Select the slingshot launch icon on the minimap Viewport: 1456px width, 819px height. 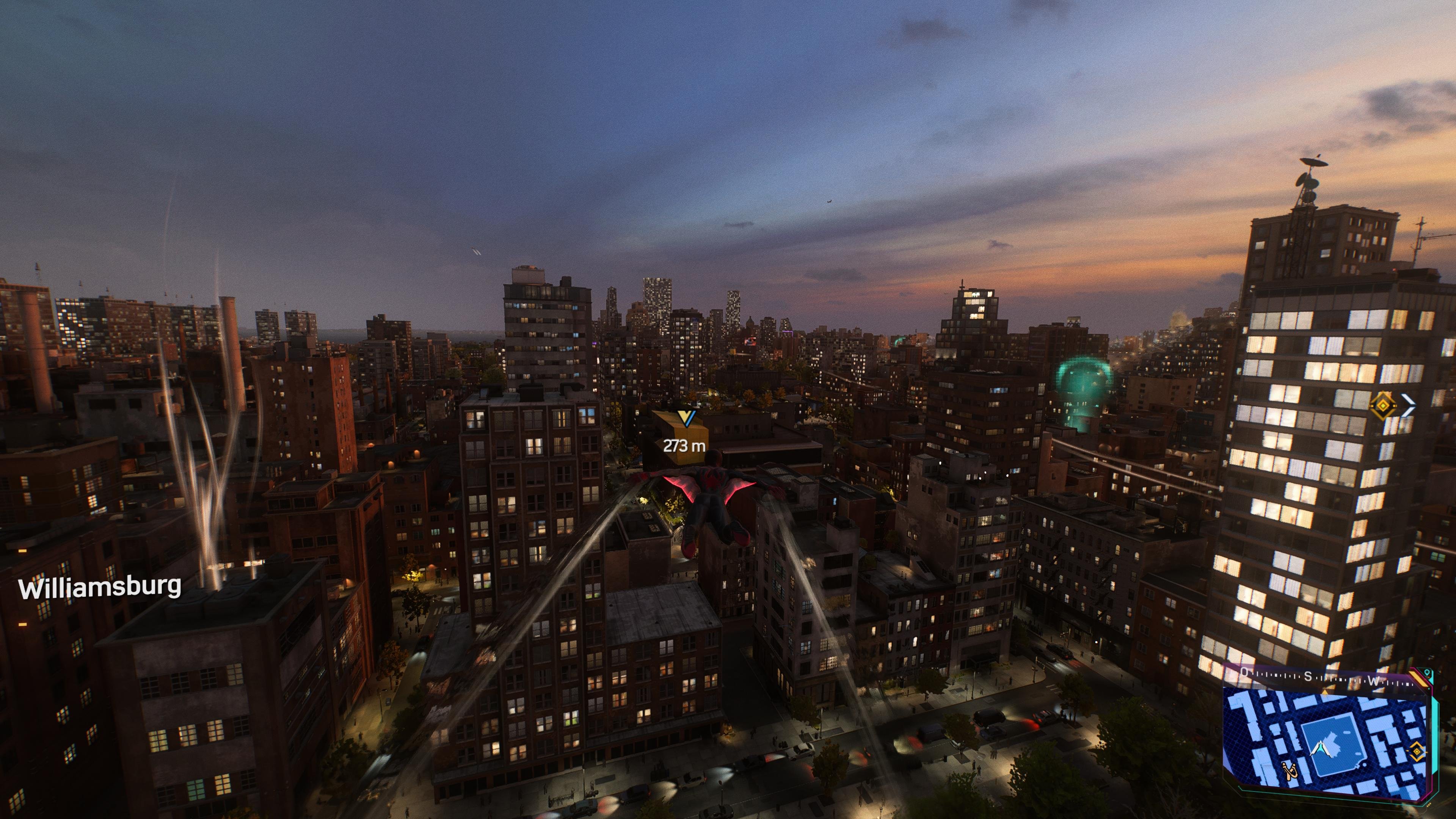1291,772
